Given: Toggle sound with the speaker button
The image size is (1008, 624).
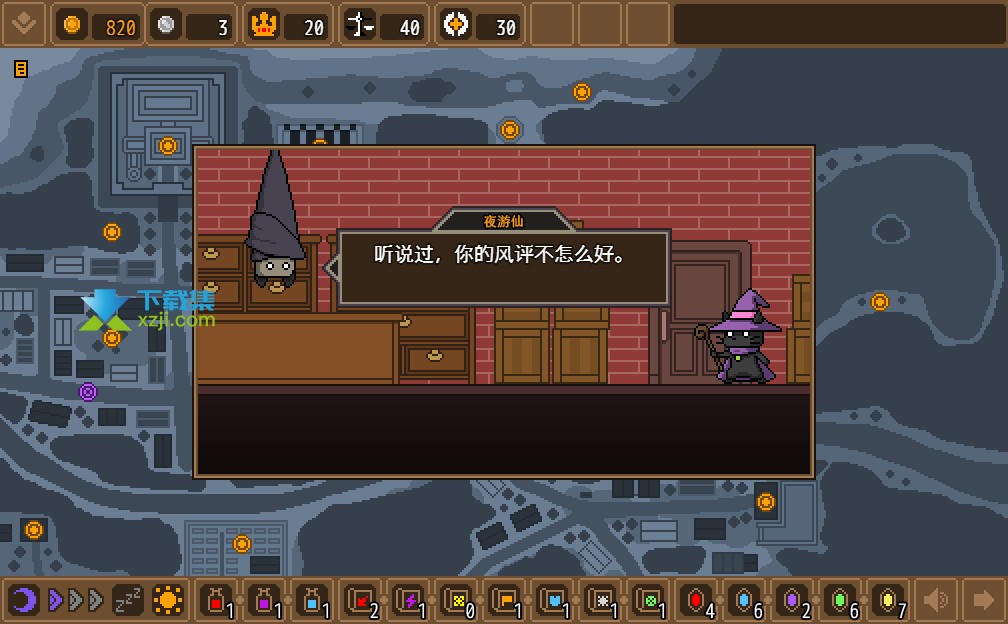Looking at the screenshot, I should pos(936,600).
